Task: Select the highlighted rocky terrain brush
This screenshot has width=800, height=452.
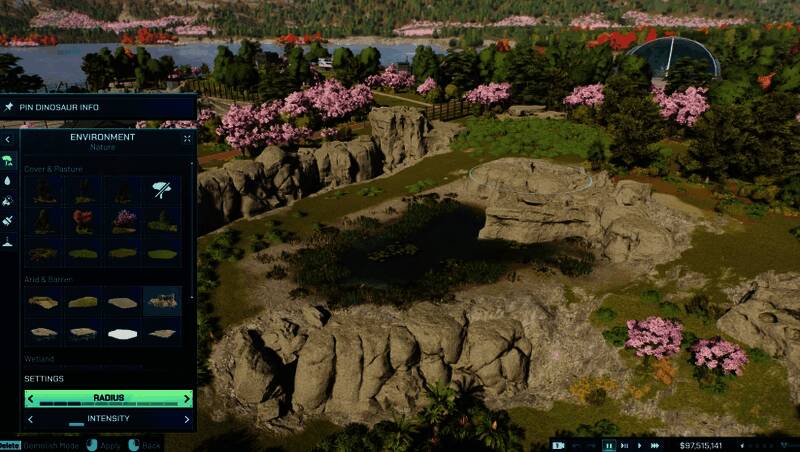Action: (x=162, y=299)
